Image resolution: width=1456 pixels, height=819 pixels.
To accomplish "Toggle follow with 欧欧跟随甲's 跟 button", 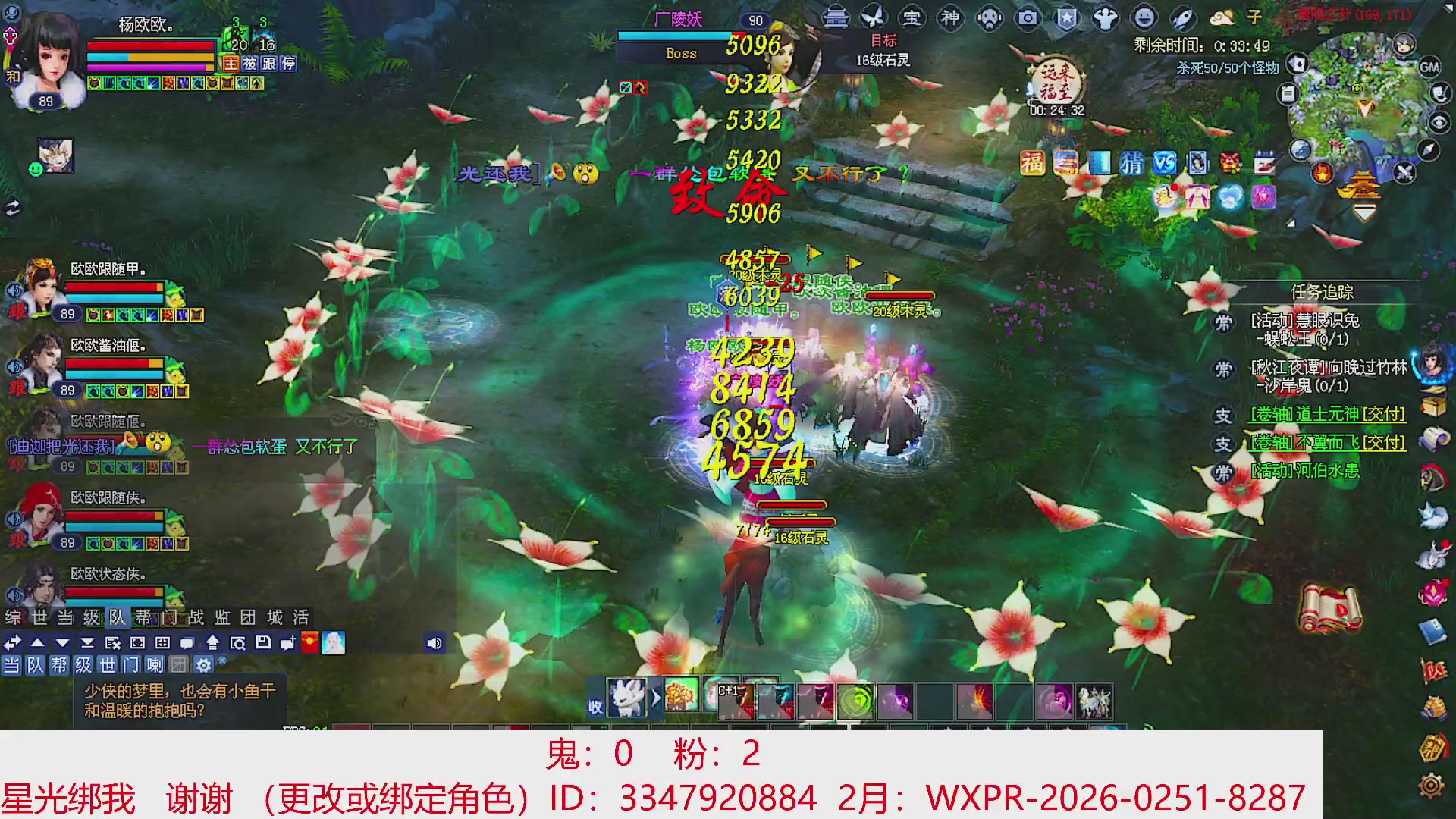I will point(18,311).
